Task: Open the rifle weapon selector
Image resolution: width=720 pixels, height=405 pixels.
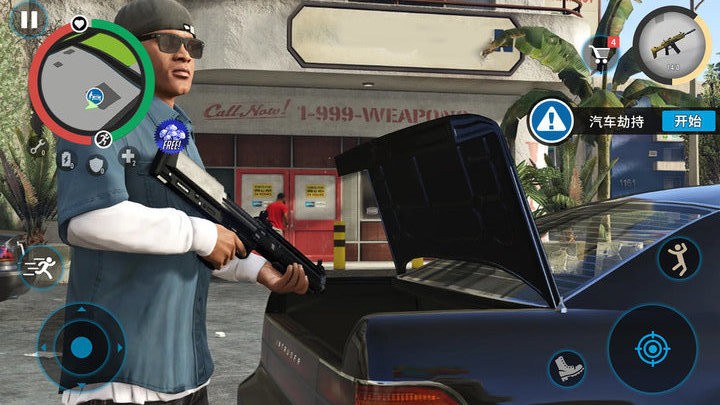Action: (x=671, y=46)
